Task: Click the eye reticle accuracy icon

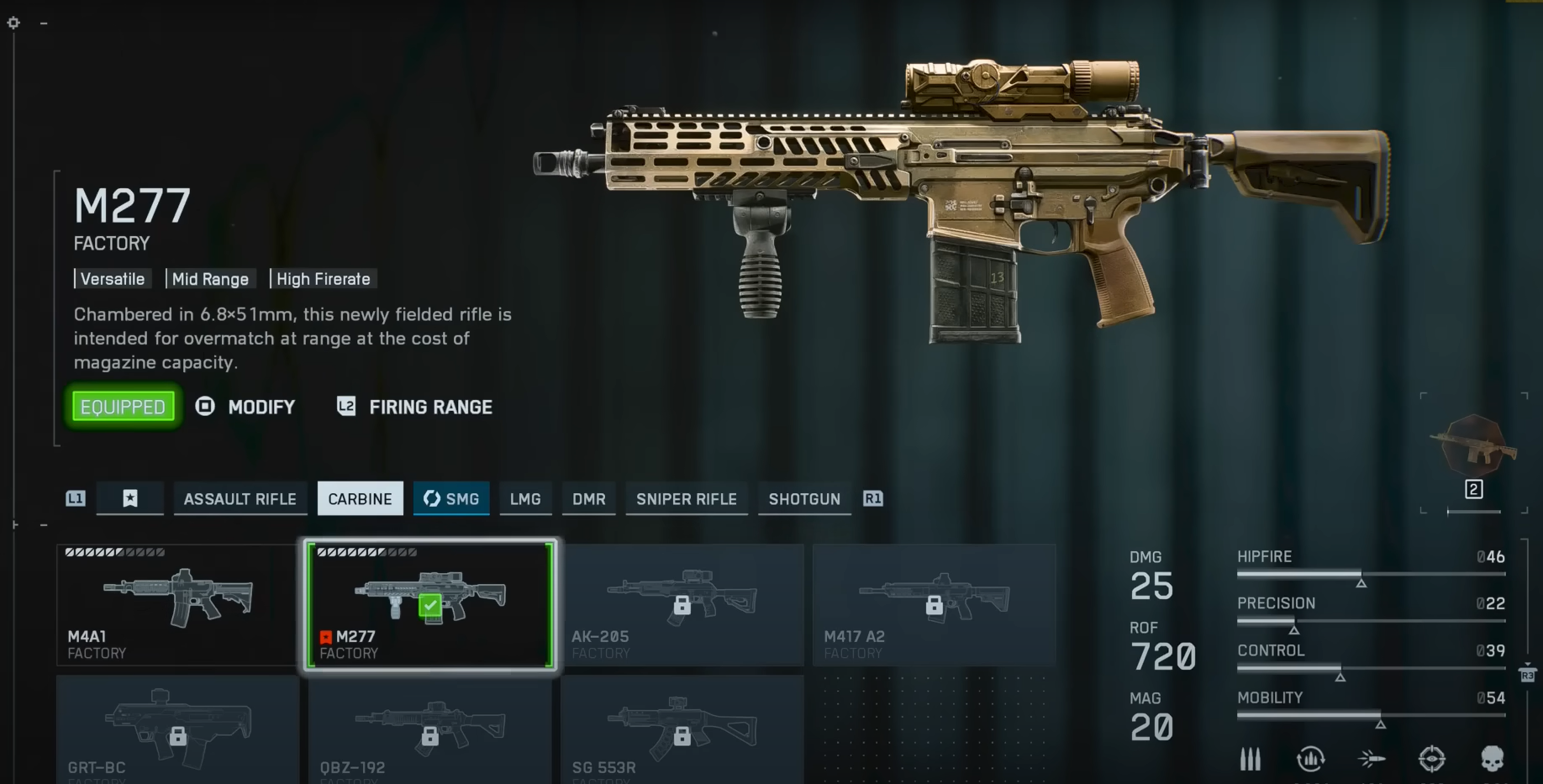Action: click(x=1430, y=759)
